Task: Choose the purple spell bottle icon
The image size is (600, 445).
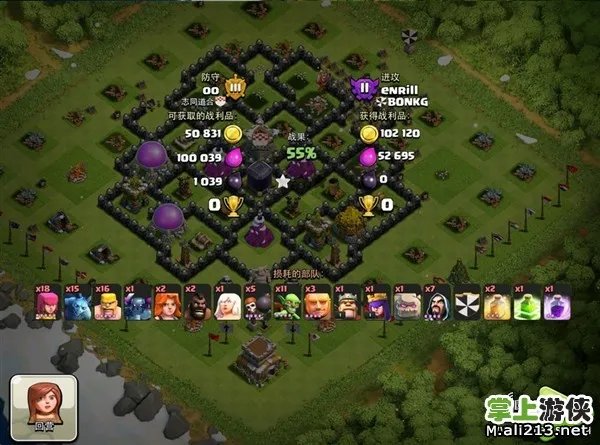Action: tap(557, 305)
